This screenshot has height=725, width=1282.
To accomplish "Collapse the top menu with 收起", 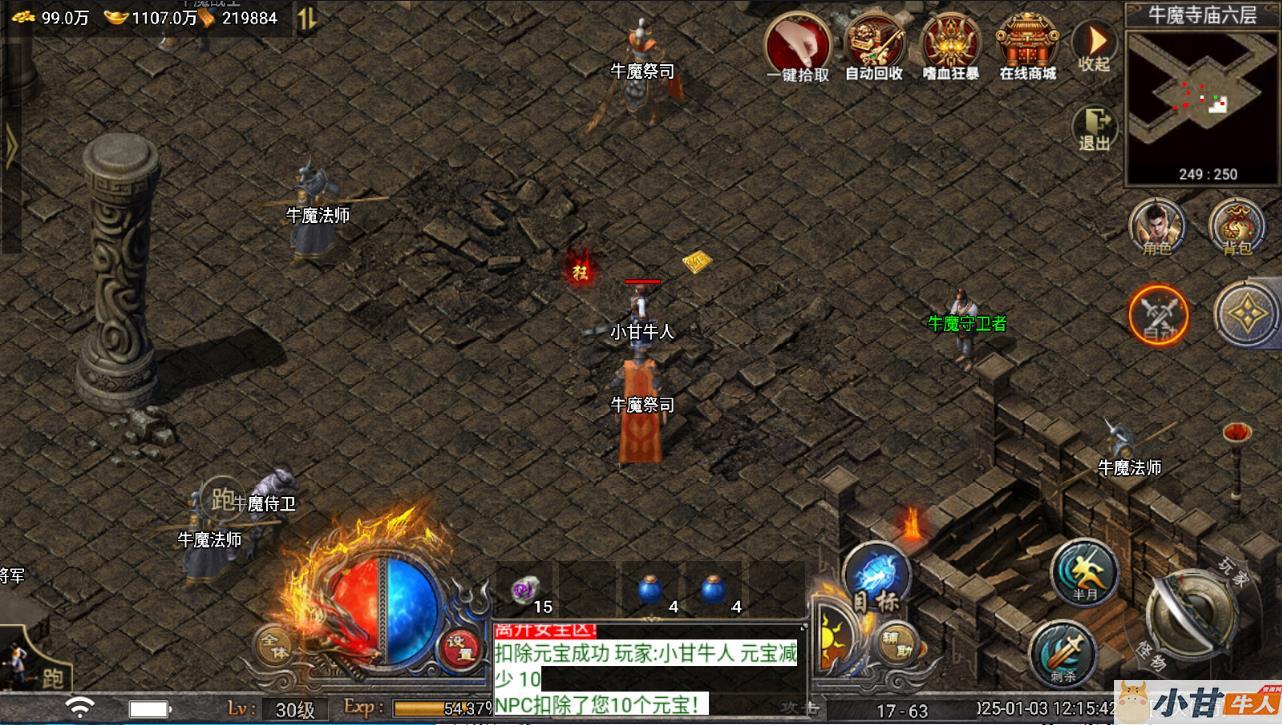I will click(x=1095, y=44).
